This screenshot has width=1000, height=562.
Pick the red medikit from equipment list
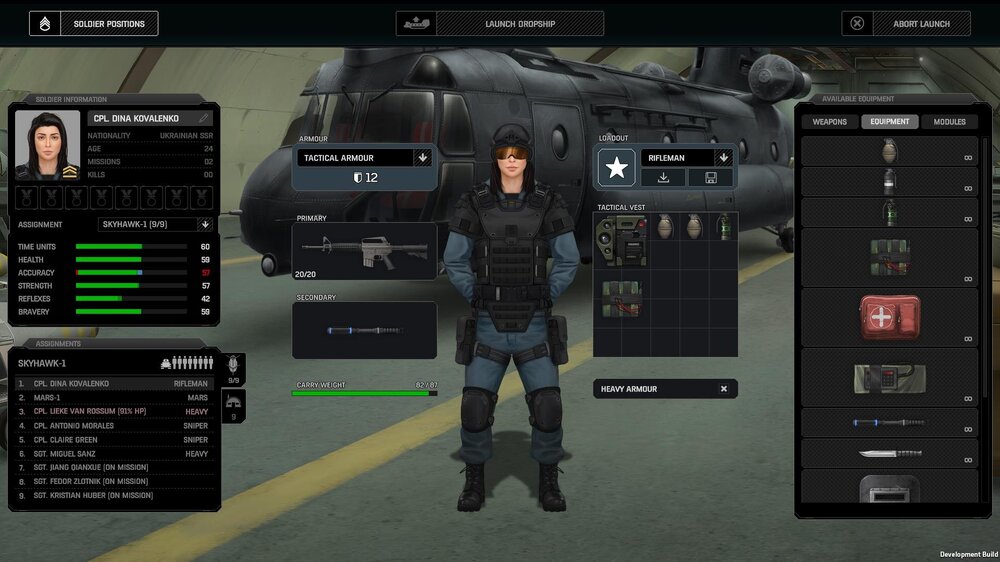[x=889, y=317]
